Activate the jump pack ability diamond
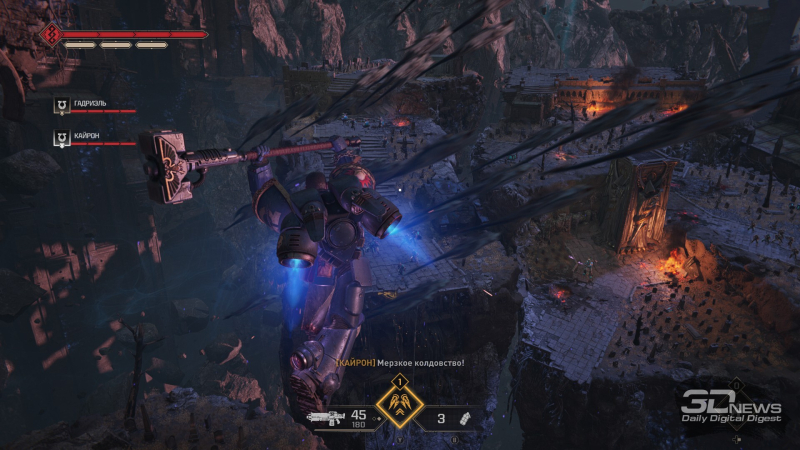This screenshot has width=800, height=450. 400,407
